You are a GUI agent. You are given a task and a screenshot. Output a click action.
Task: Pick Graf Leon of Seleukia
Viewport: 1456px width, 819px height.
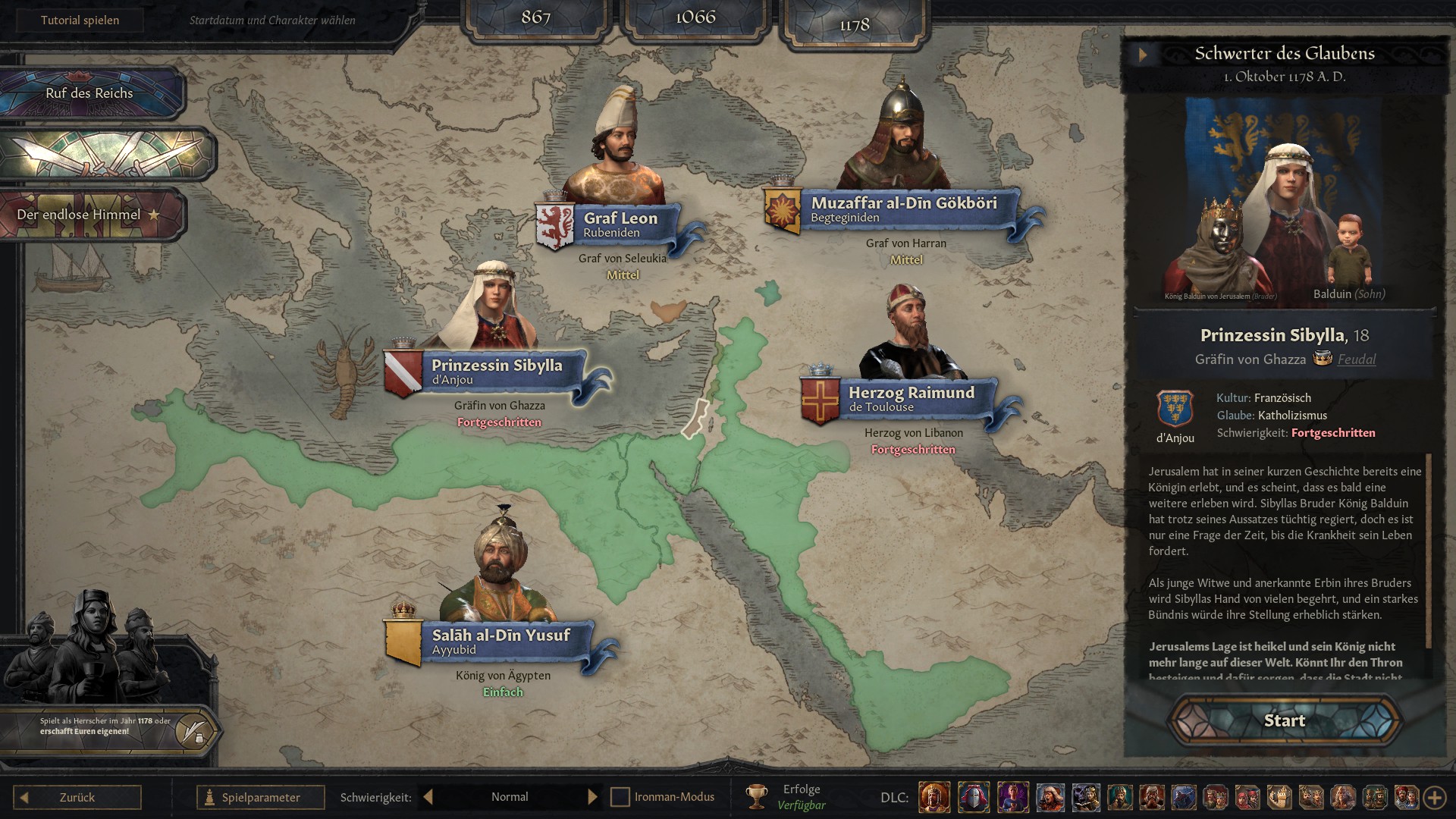620,224
